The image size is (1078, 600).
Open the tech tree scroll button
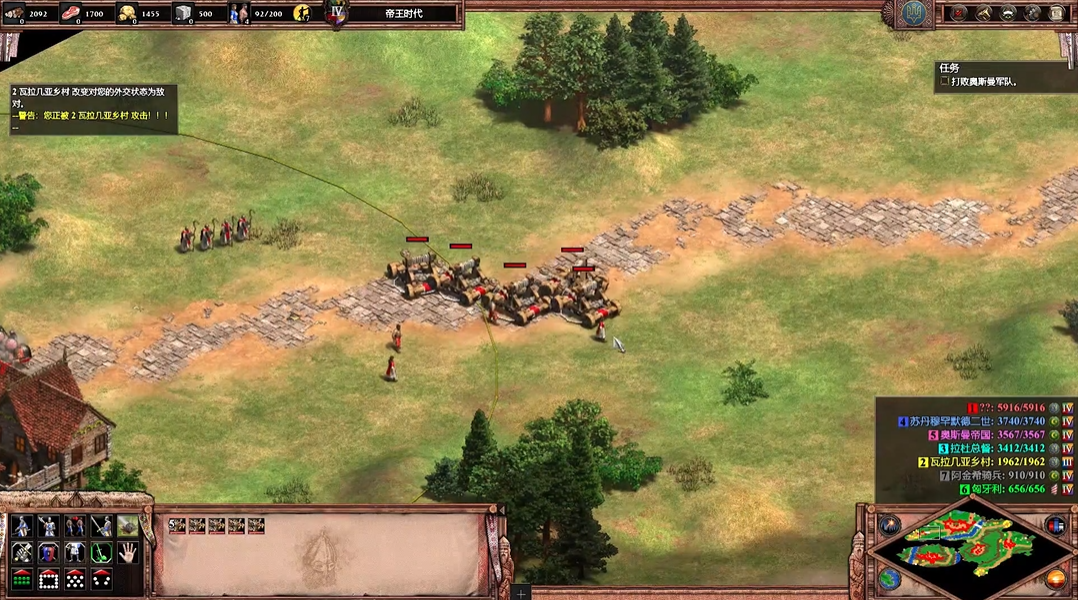tap(1057, 13)
